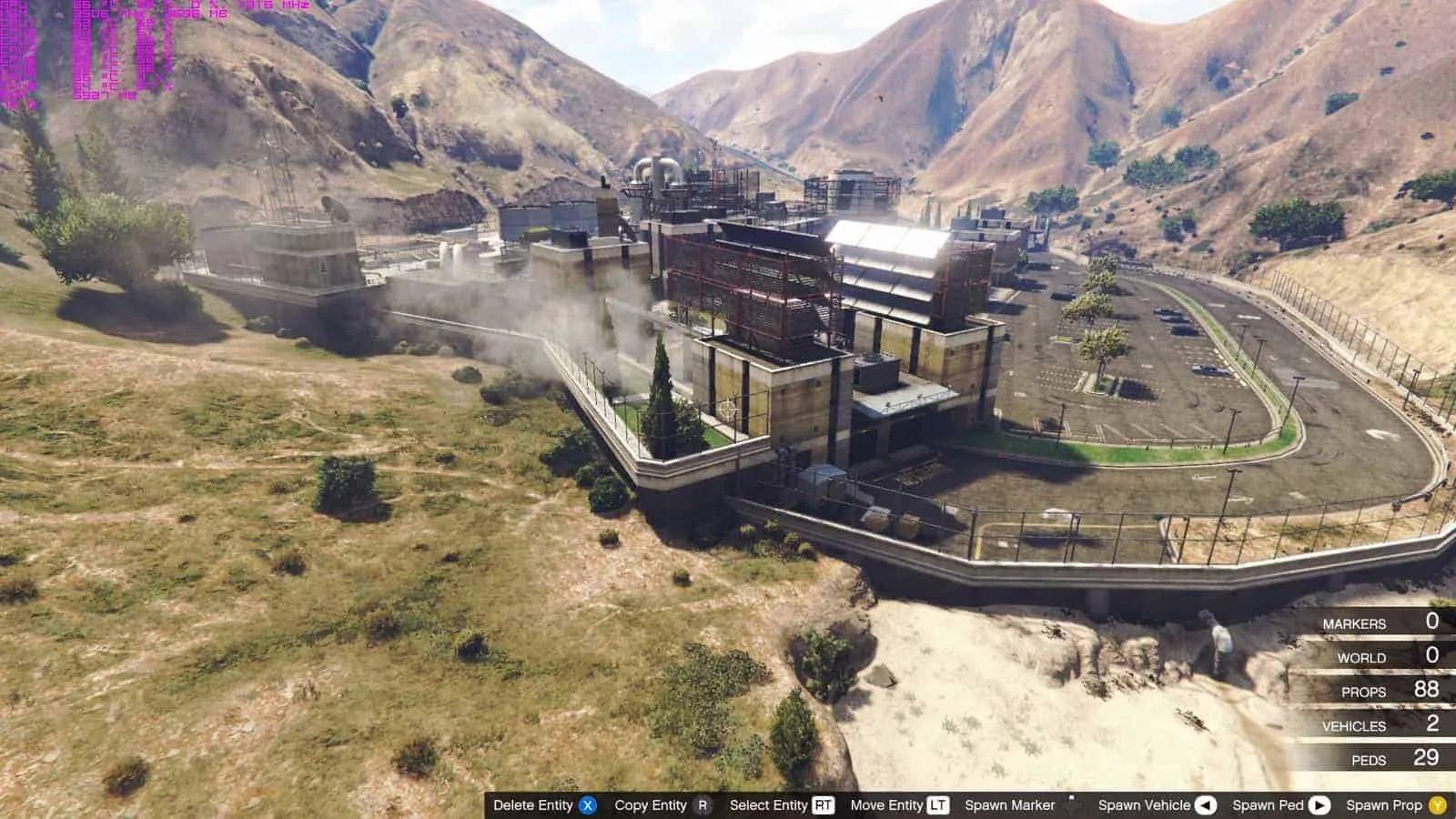Expand the WORLD entity list
This screenshot has width=1456, height=819.
1363,657
